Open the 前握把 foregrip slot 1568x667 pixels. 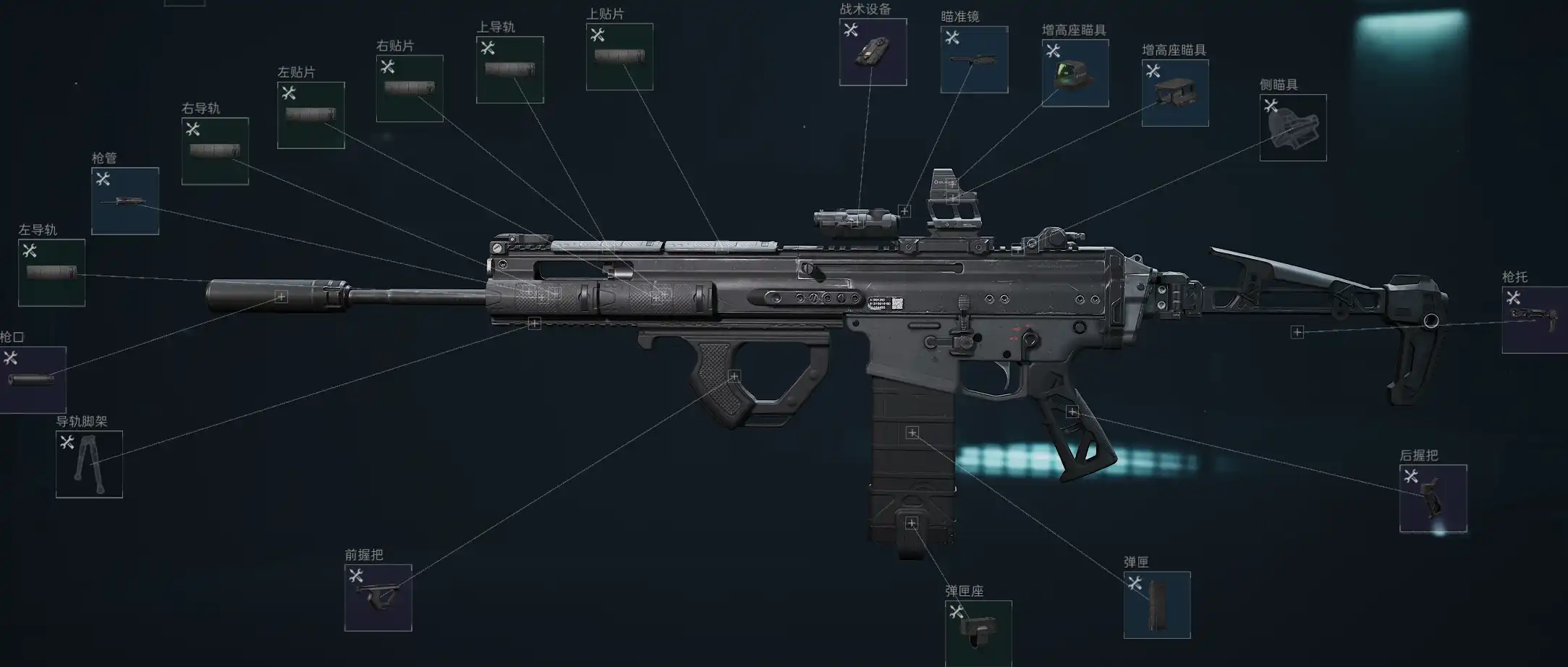pos(378,598)
